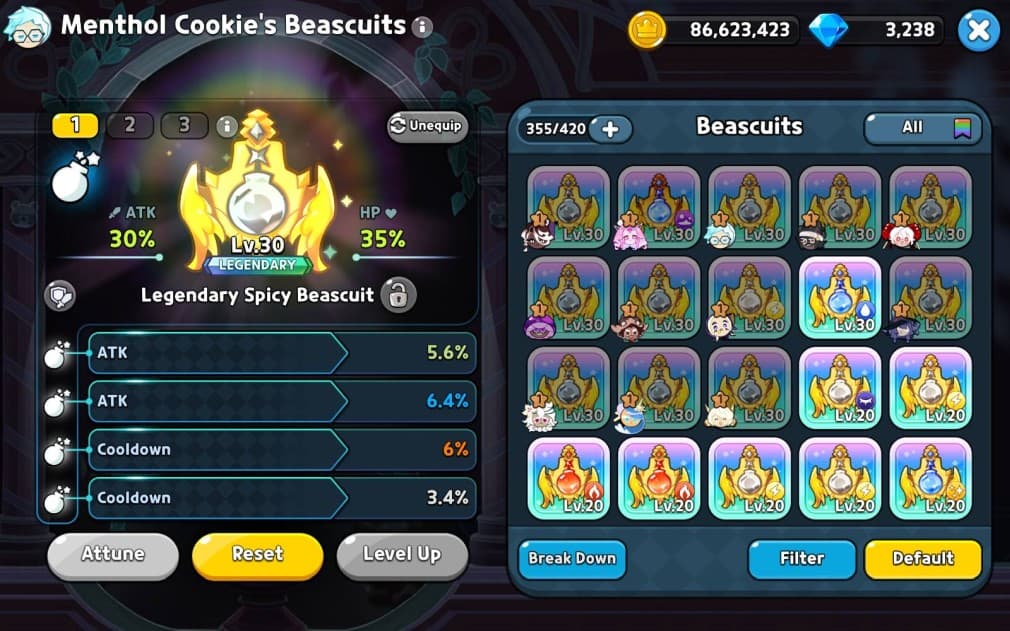Tap the Level Up button
Screen dimensions: 1010x631
pyautogui.click(x=401, y=555)
